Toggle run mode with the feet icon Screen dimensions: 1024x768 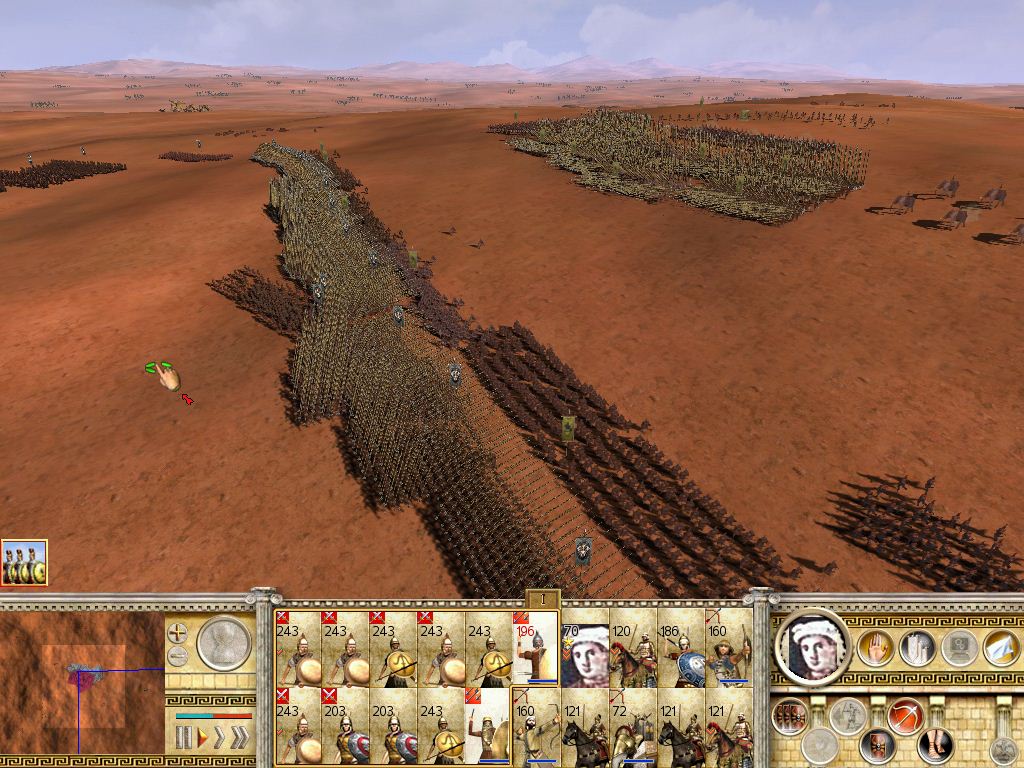pyautogui.click(x=937, y=745)
